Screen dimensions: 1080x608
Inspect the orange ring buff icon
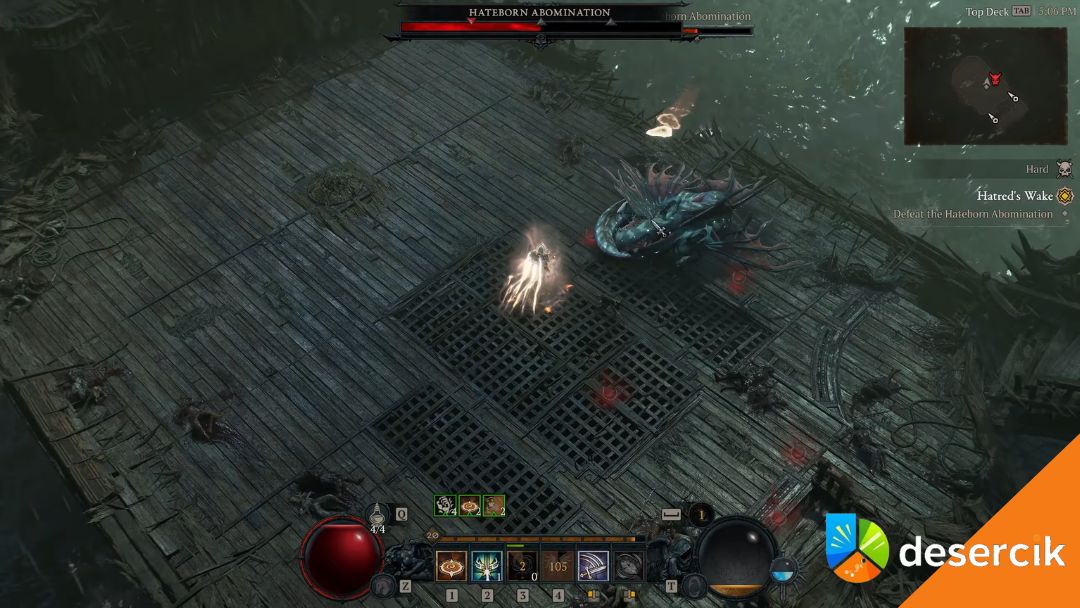point(470,506)
